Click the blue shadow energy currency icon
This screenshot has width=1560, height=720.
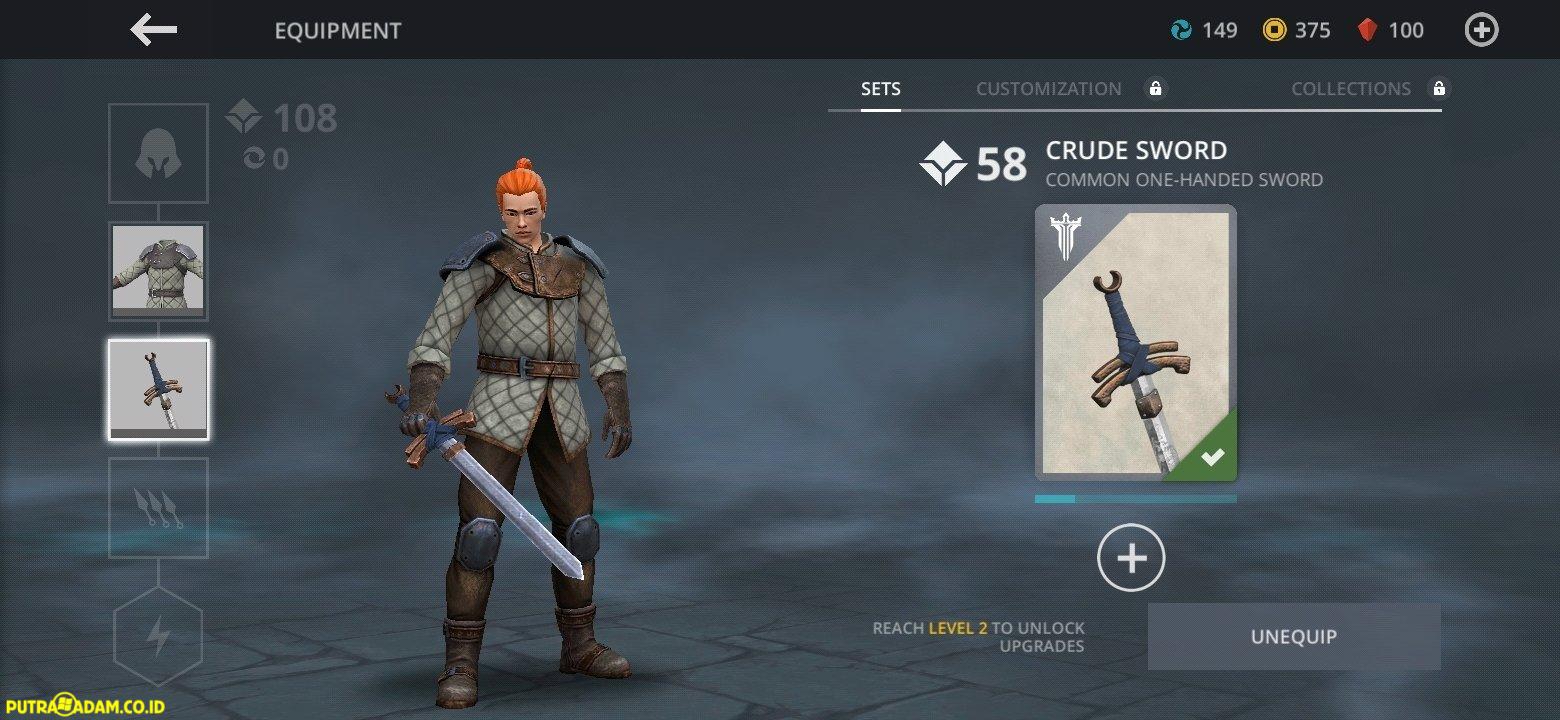tap(1184, 30)
